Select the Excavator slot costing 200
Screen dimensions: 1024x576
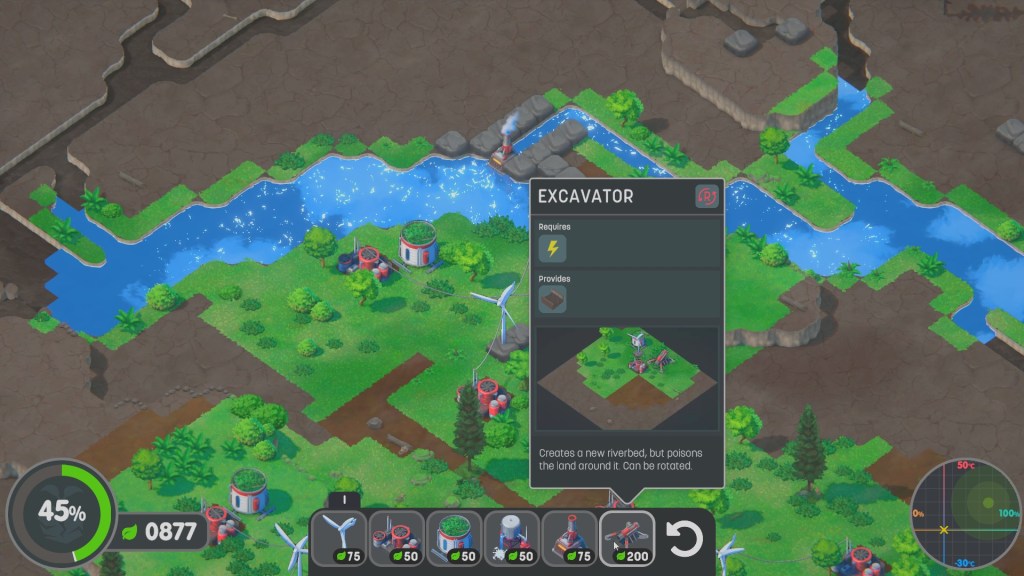pyautogui.click(x=628, y=539)
